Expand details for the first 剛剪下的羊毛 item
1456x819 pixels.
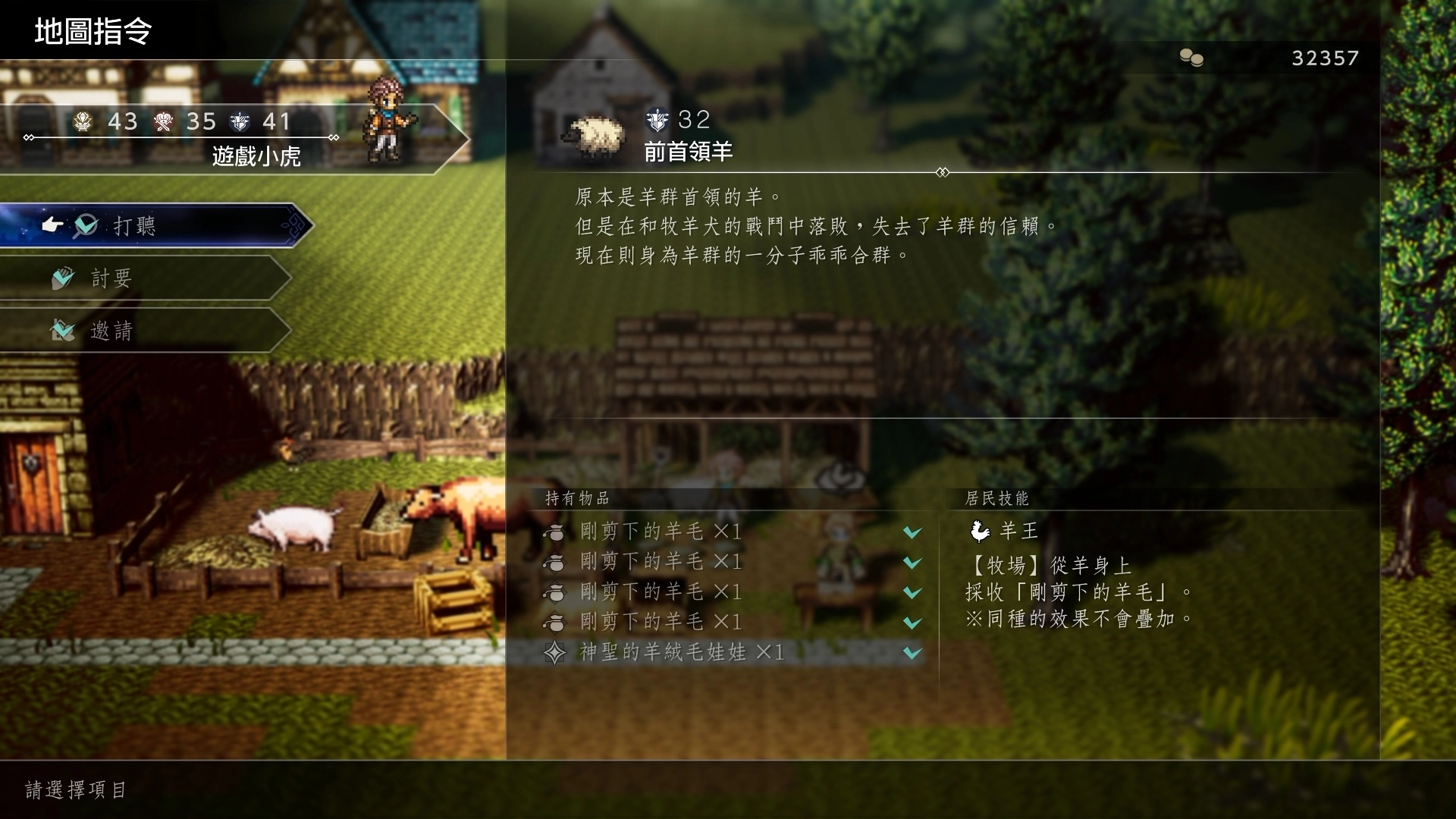click(912, 532)
